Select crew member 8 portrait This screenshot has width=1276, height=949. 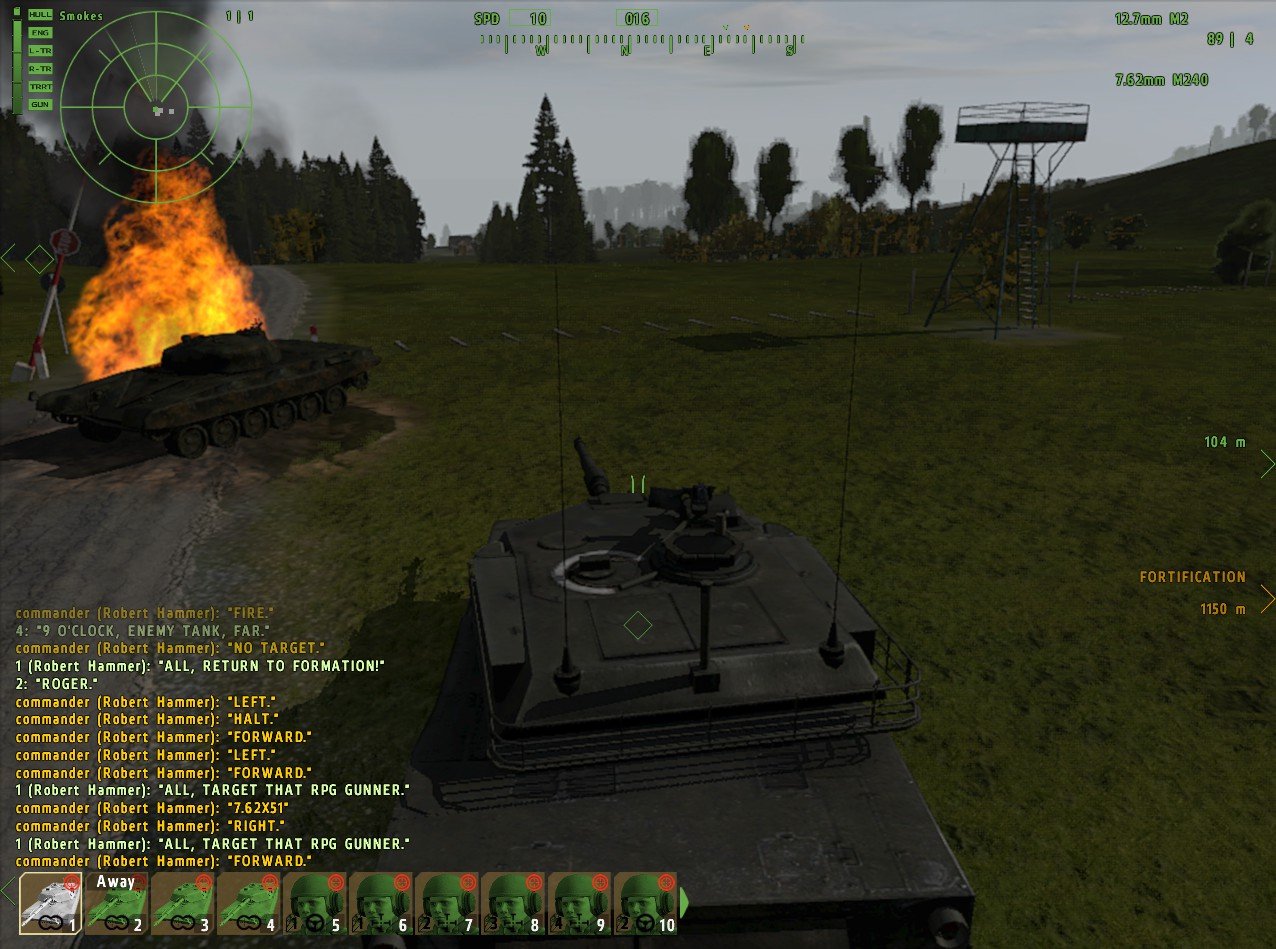512,903
